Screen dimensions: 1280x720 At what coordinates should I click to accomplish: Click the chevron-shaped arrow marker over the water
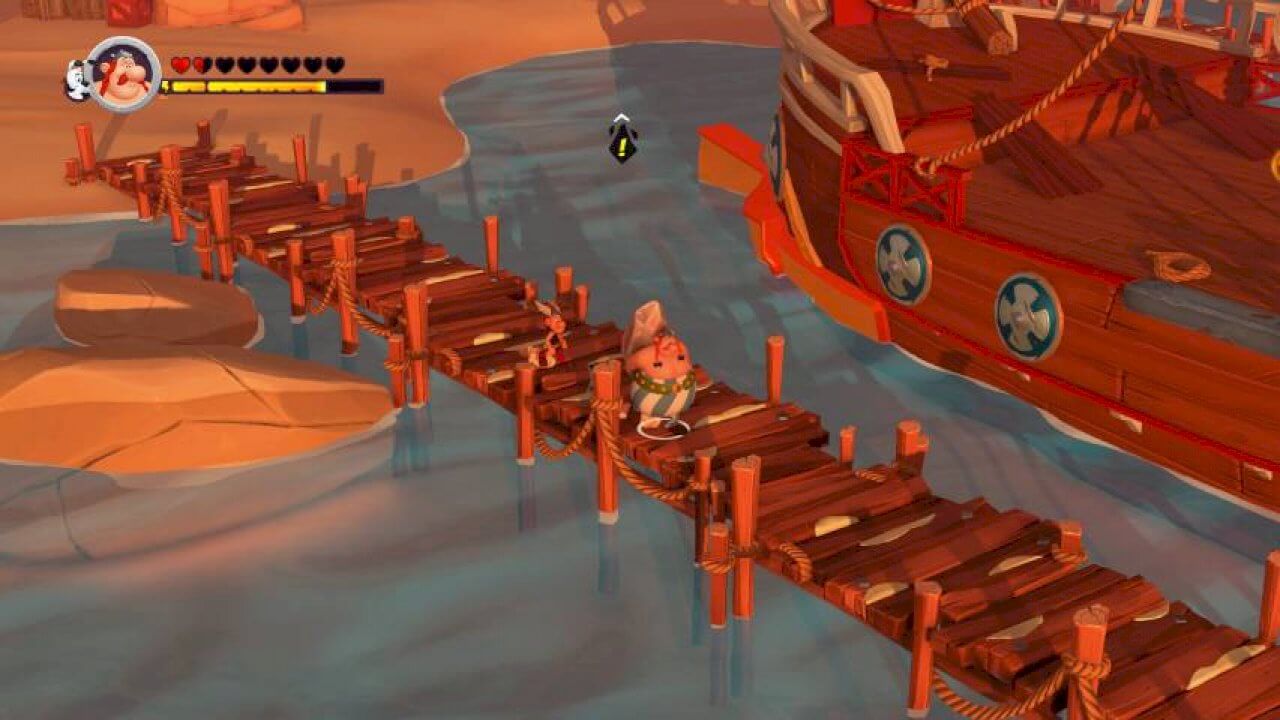(622, 117)
